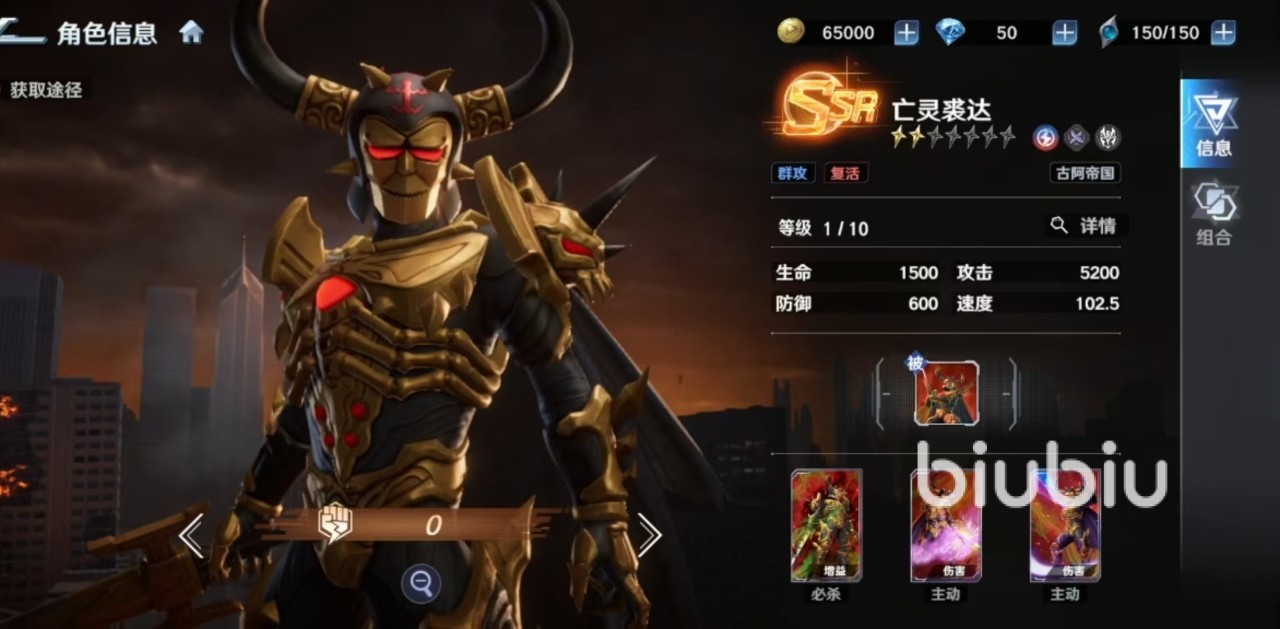The width and height of the screenshot is (1280, 629).
Task: Open 获取途径 acquisition methods
Action: [45, 90]
